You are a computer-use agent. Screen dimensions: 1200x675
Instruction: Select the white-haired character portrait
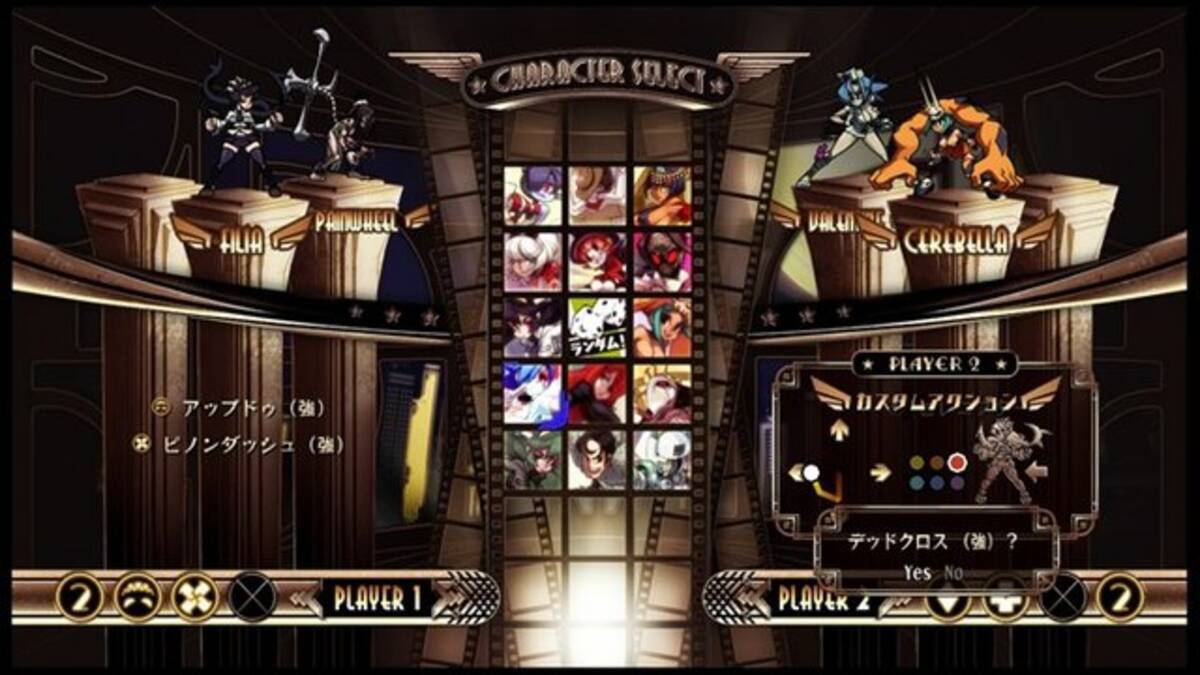(533, 262)
